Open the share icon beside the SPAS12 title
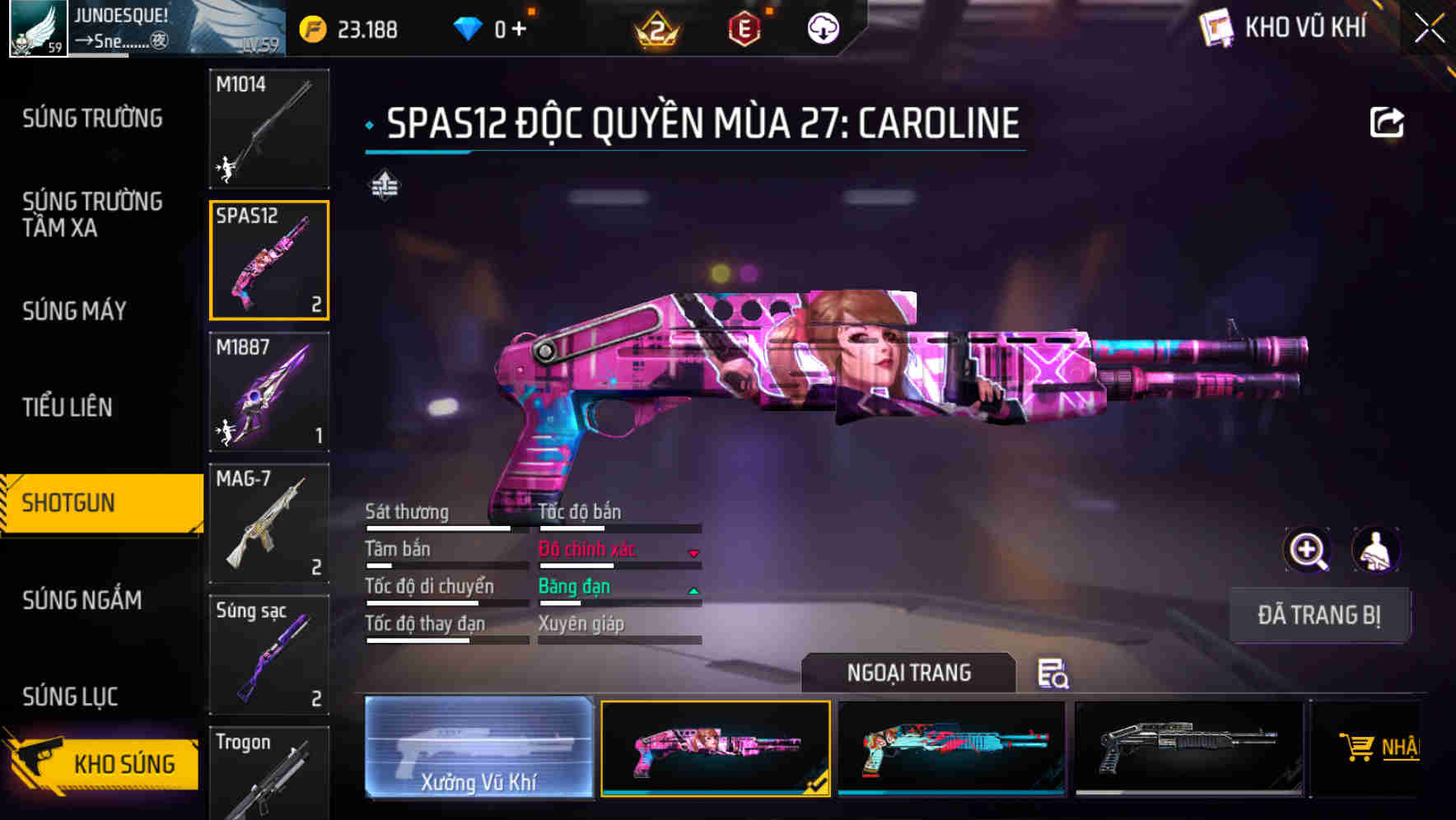1456x820 pixels. [x=1388, y=122]
